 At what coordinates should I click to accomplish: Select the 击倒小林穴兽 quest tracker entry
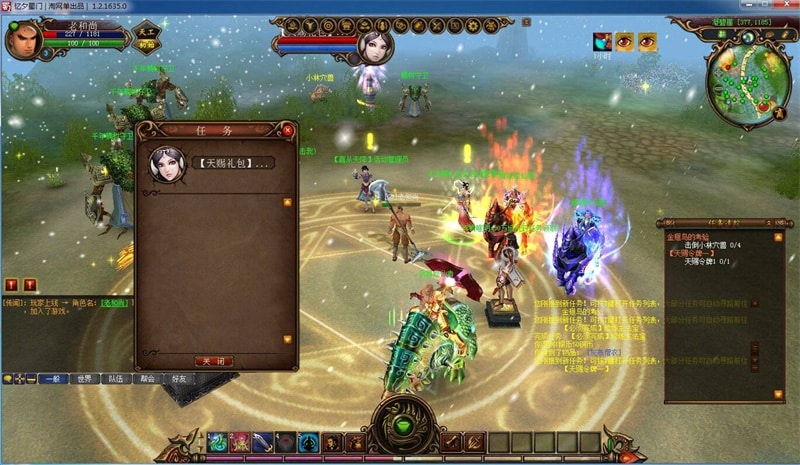tap(712, 245)
